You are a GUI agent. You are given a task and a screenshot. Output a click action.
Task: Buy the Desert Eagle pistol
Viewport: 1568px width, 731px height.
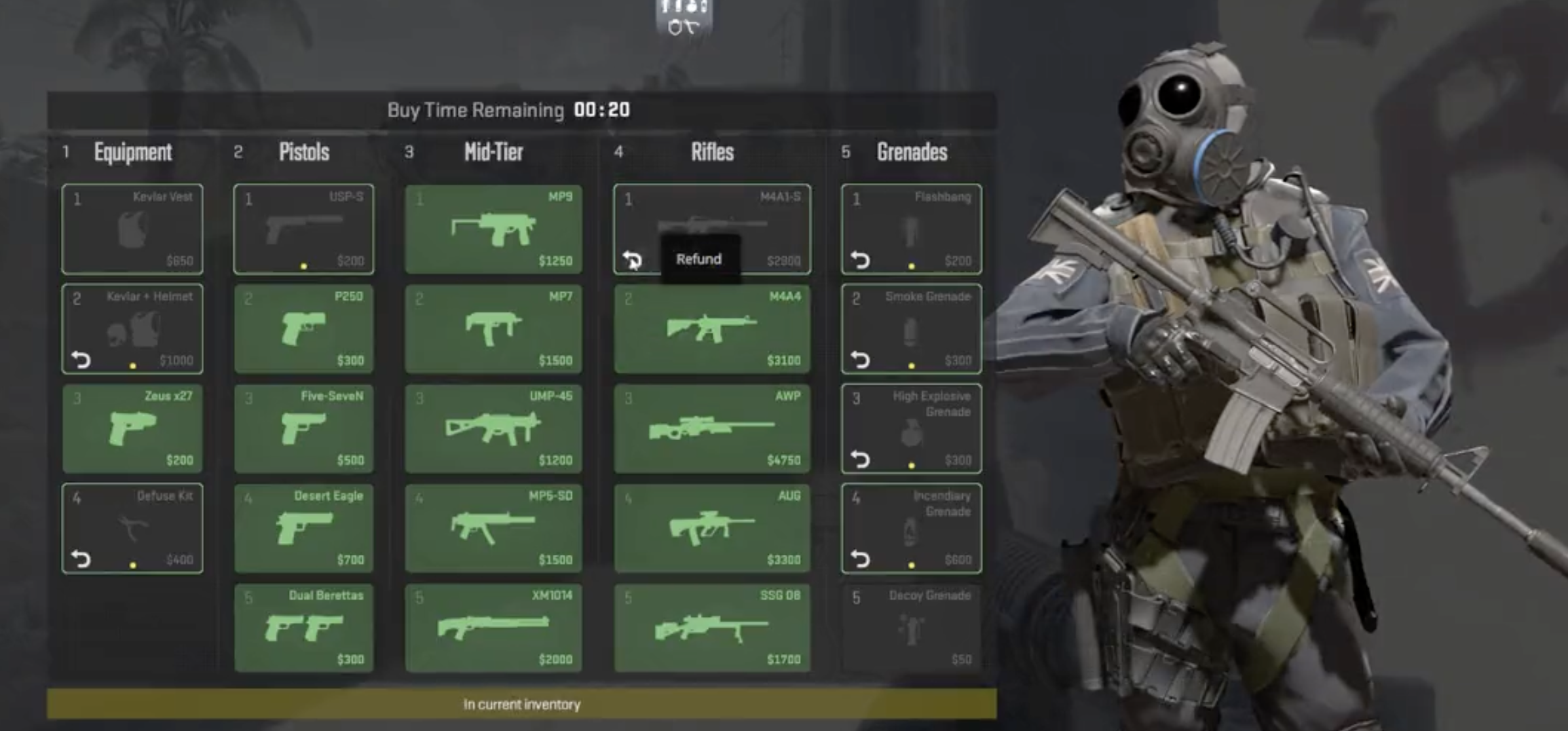[303, 529]
